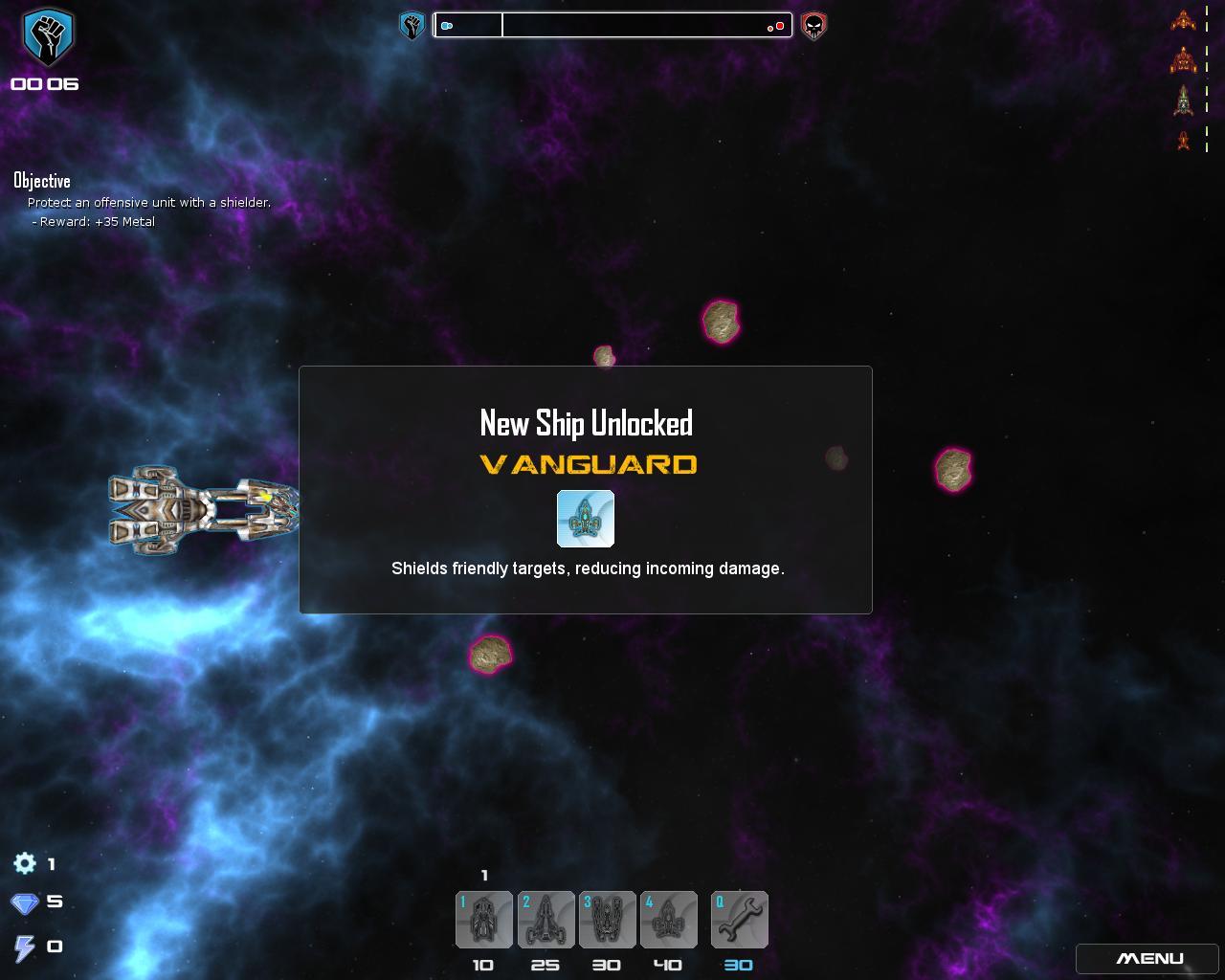Select ship slot 4 costing 40
The height and width of the screenshot is (980, 1225).
(x=668, y=920)
